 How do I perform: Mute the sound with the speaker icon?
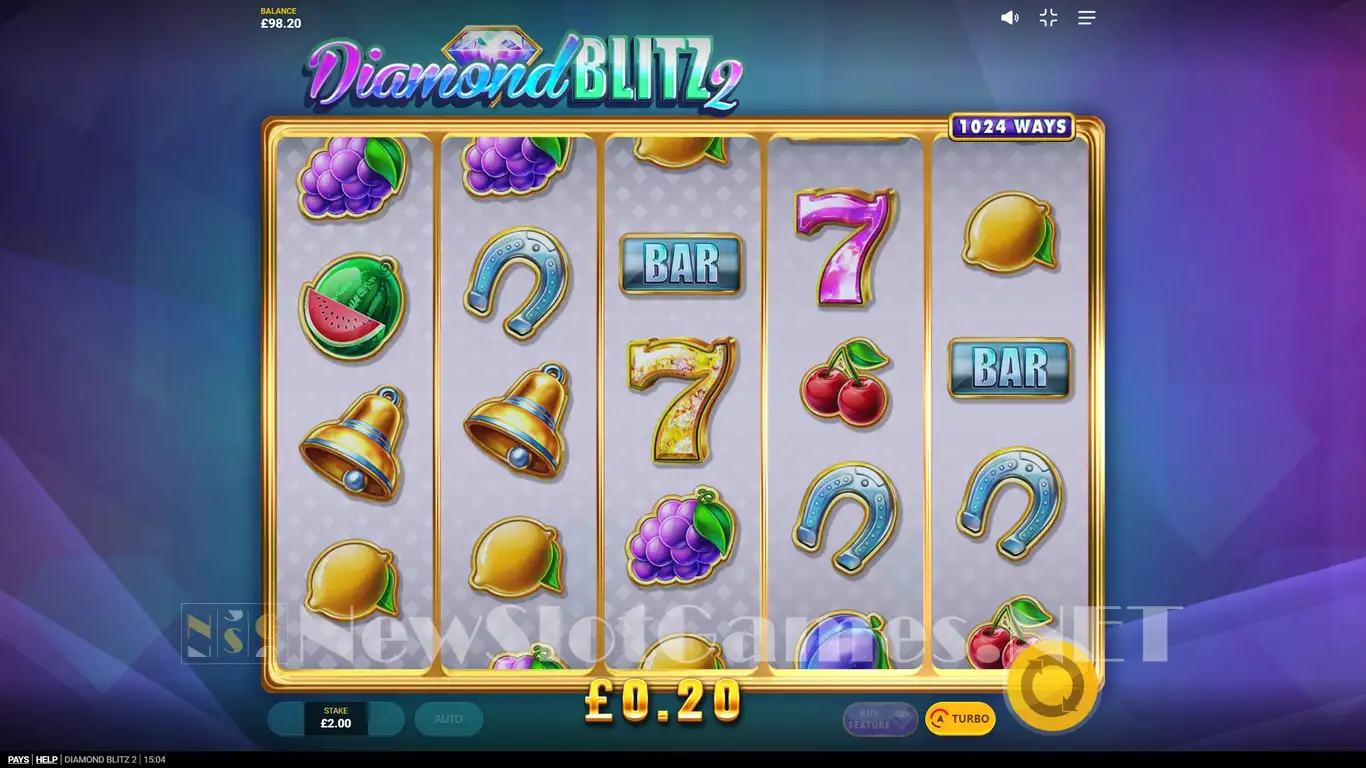(1010, 18)
